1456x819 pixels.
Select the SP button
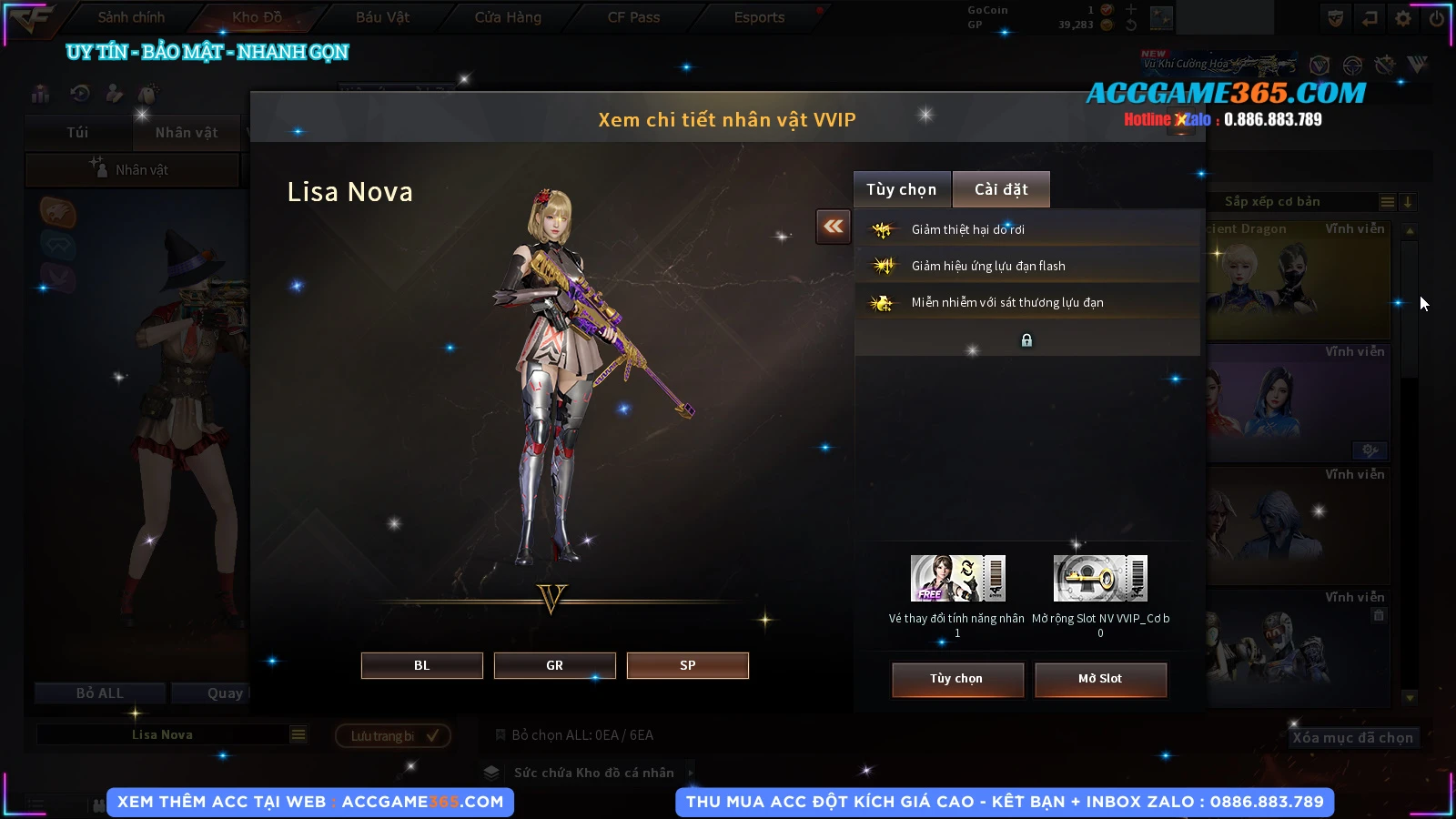(687, 665)
